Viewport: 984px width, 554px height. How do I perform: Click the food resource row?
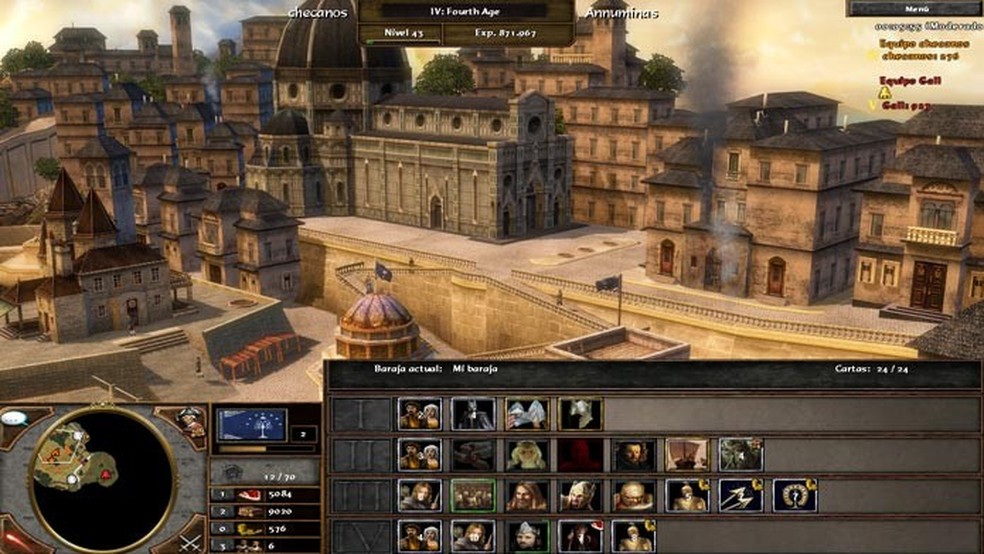(264, 493)
